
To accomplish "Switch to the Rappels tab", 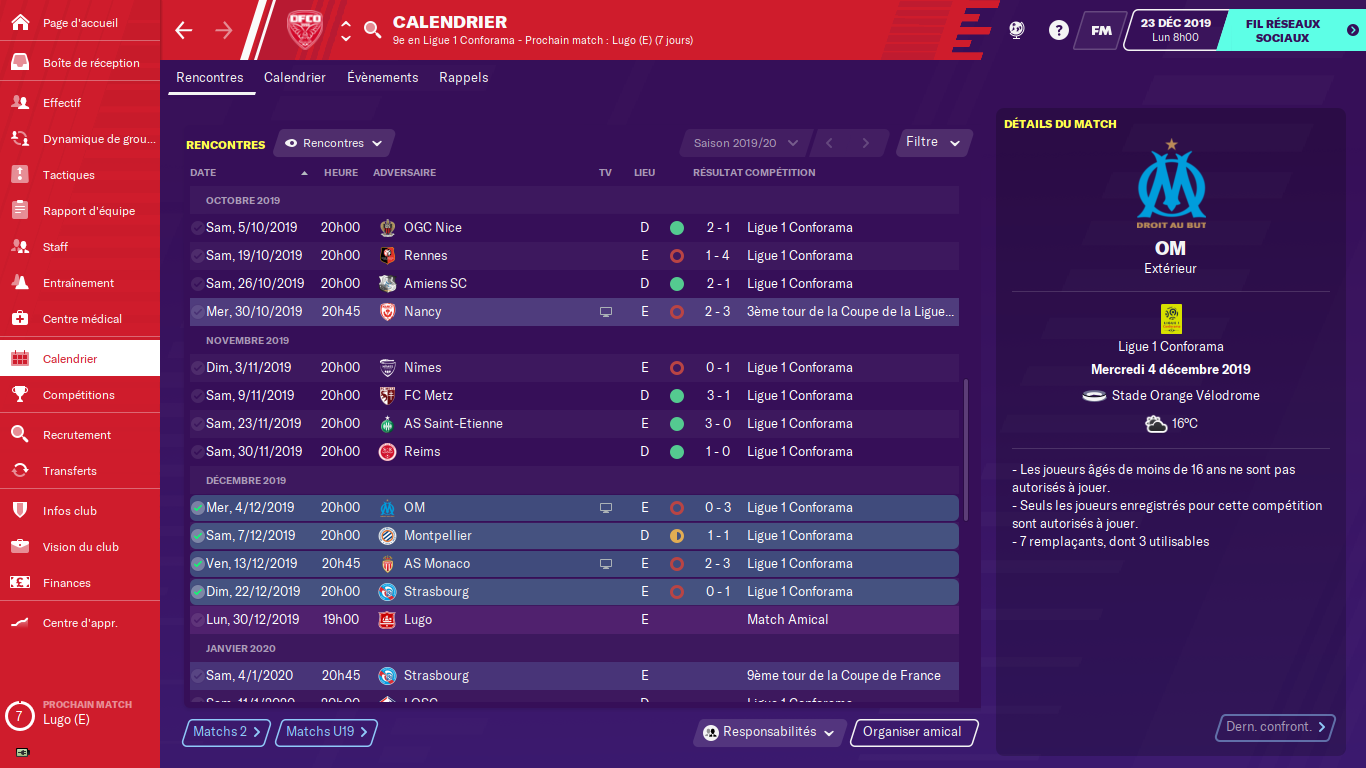I will [463, 77].
